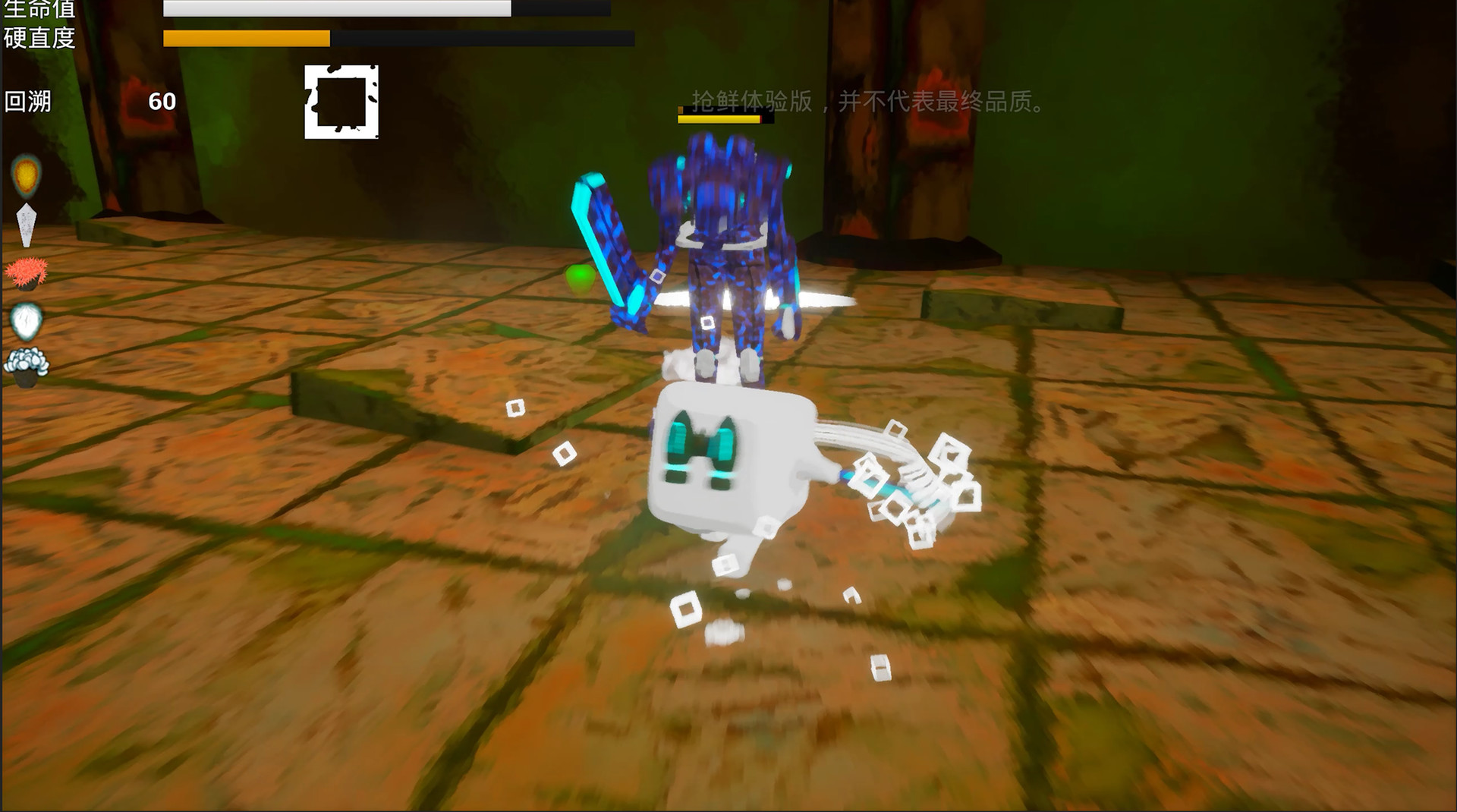
Task: Click the 回溯 label on the HUD
Action: click(x=29, y=99)
